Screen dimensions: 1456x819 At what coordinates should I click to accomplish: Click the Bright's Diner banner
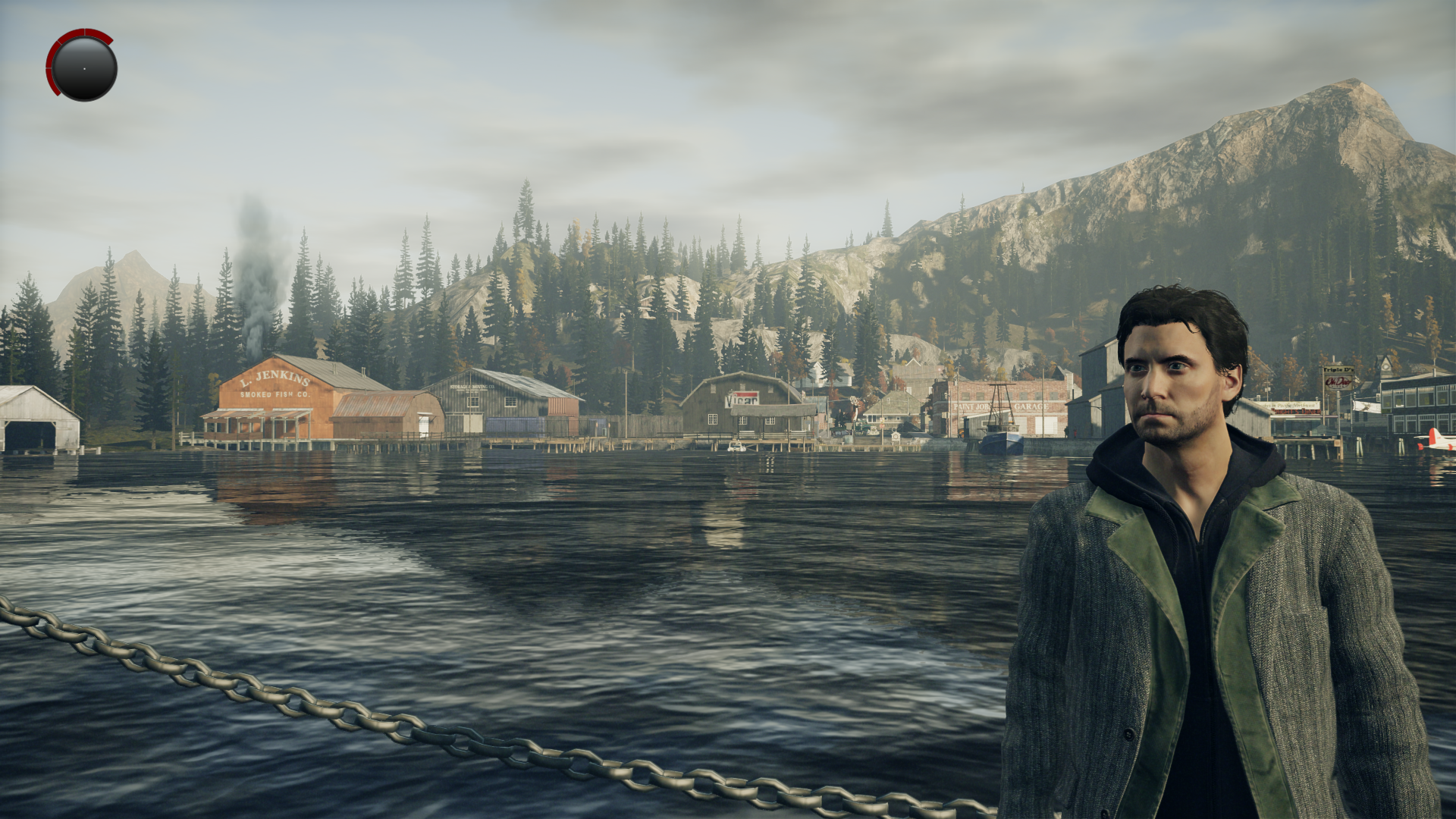(1295, 411)
